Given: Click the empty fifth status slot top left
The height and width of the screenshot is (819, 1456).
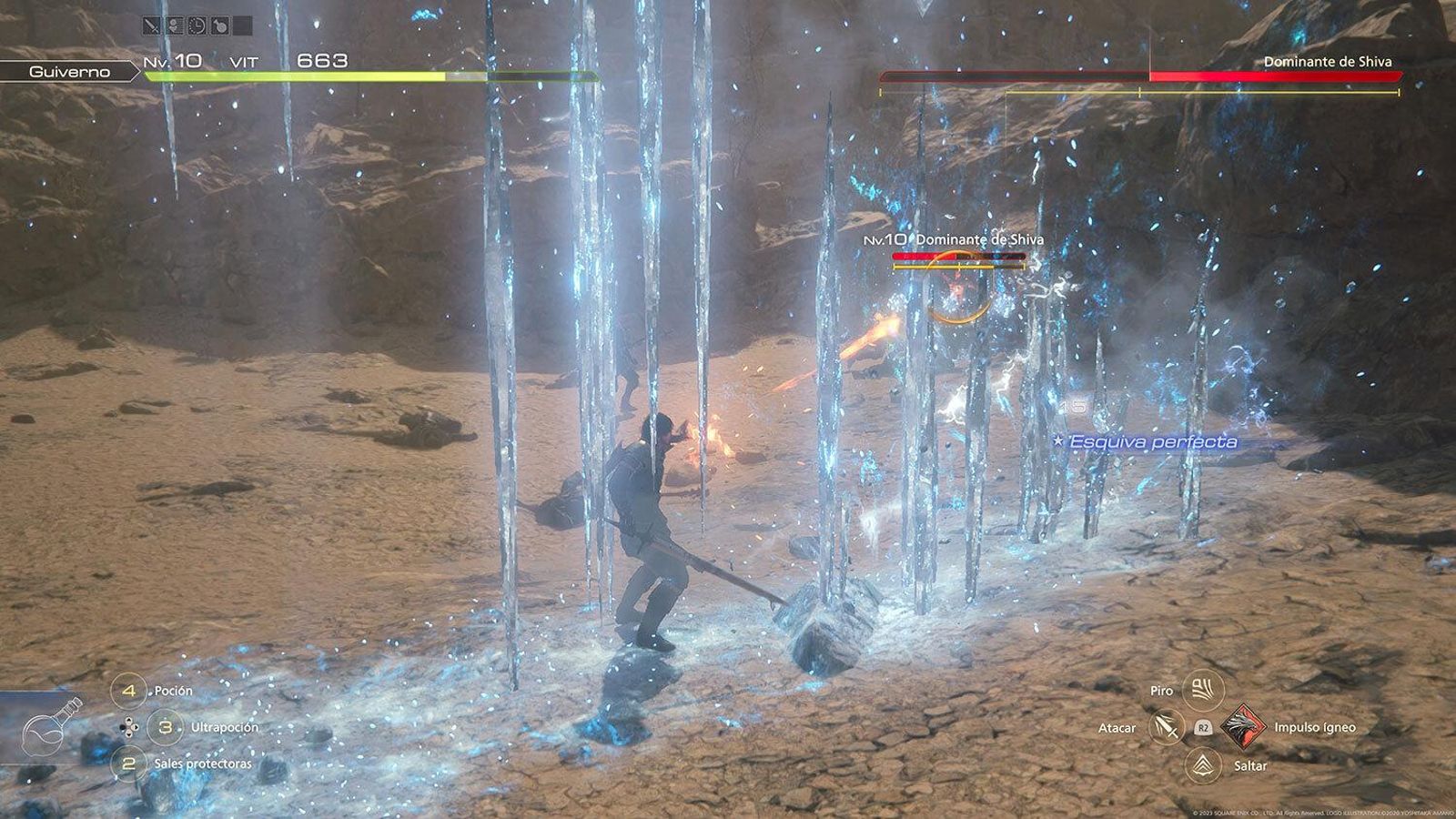Looking at the screenshot, I should coord(242,25).
